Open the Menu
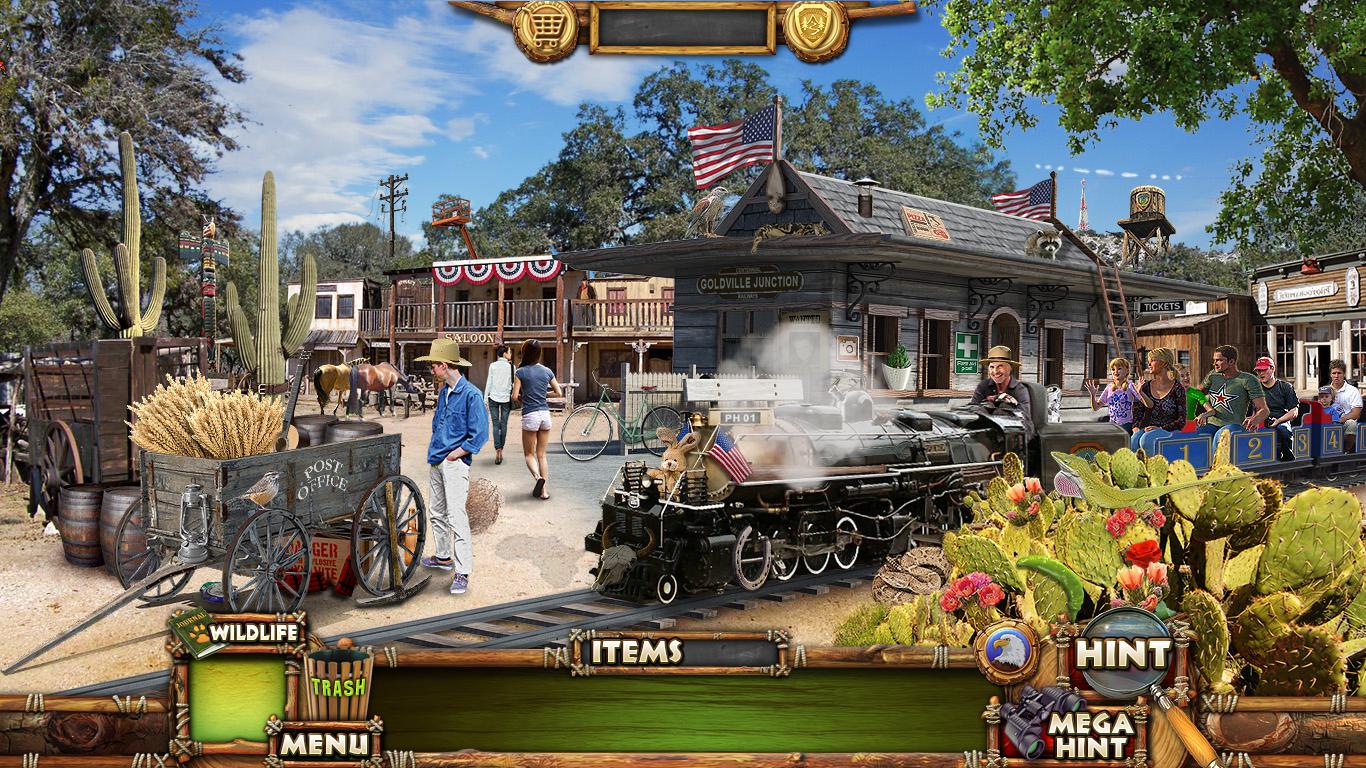 pos(323,743)
